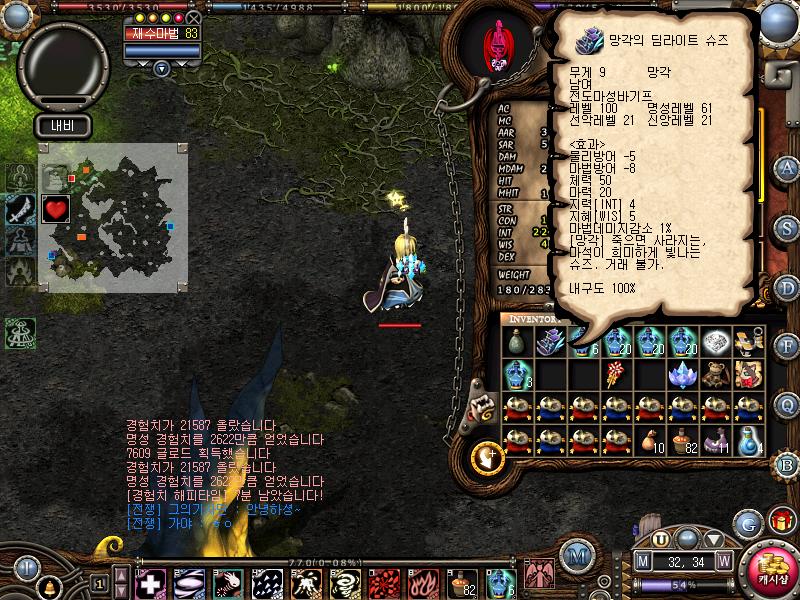Click the potion stack of 82 in inventory
This screenshot has height=600, width=800.
click(682, 440)
